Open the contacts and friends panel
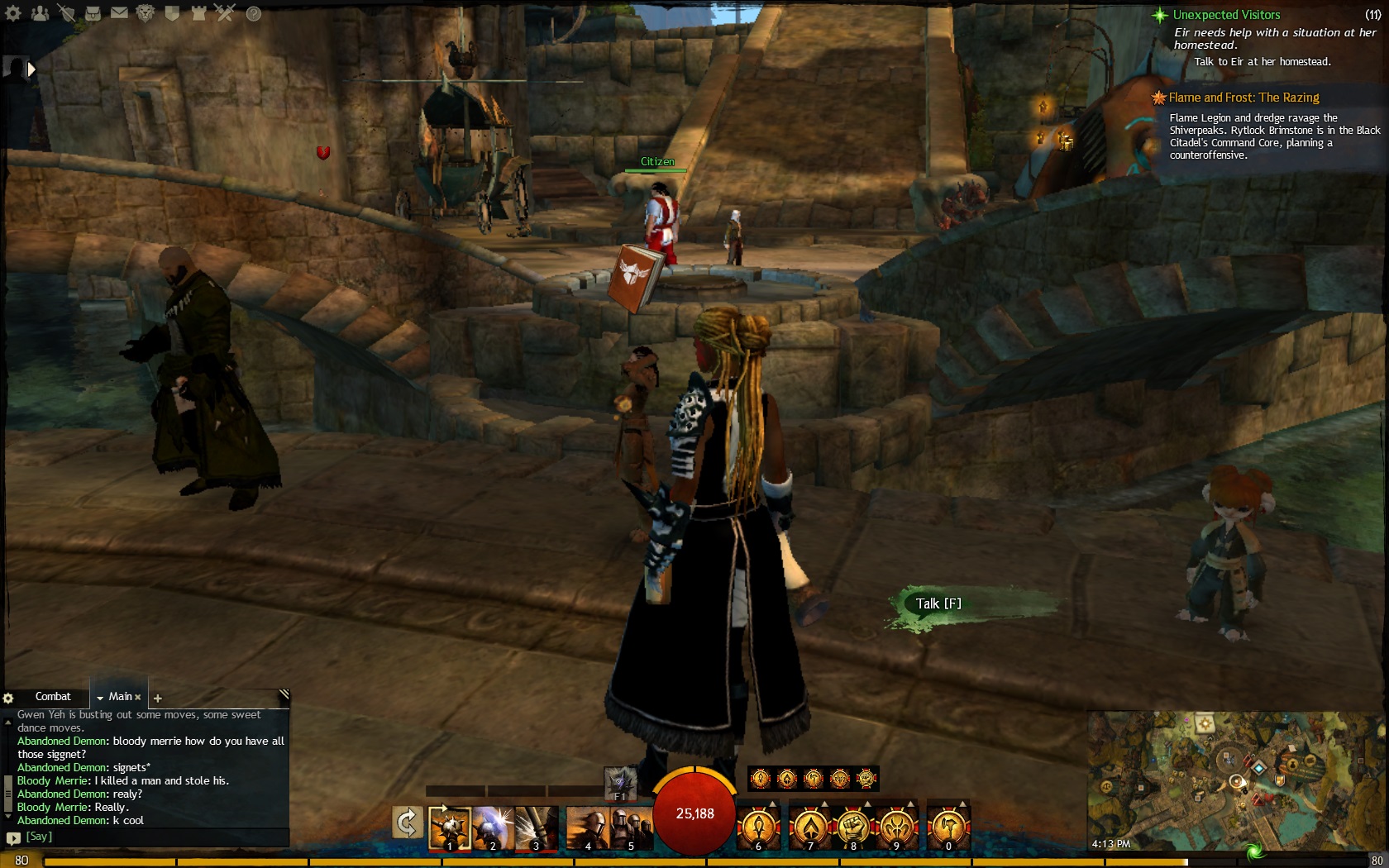Screen dimensions: 1389x868 39,13
